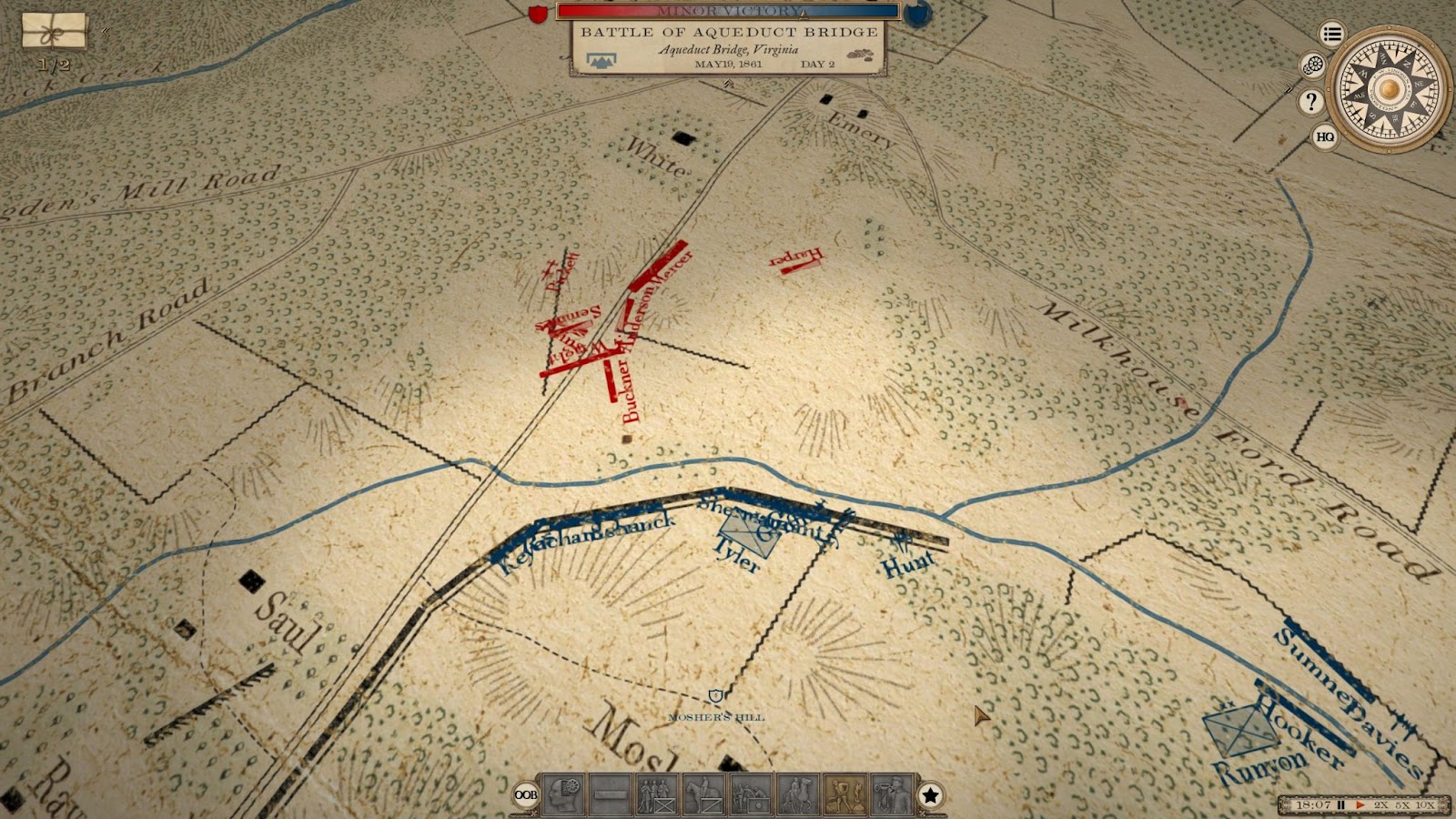This screenshot has width=1456, height=819.
Task: Pause the battle clock
Action: pos(1340,805)
